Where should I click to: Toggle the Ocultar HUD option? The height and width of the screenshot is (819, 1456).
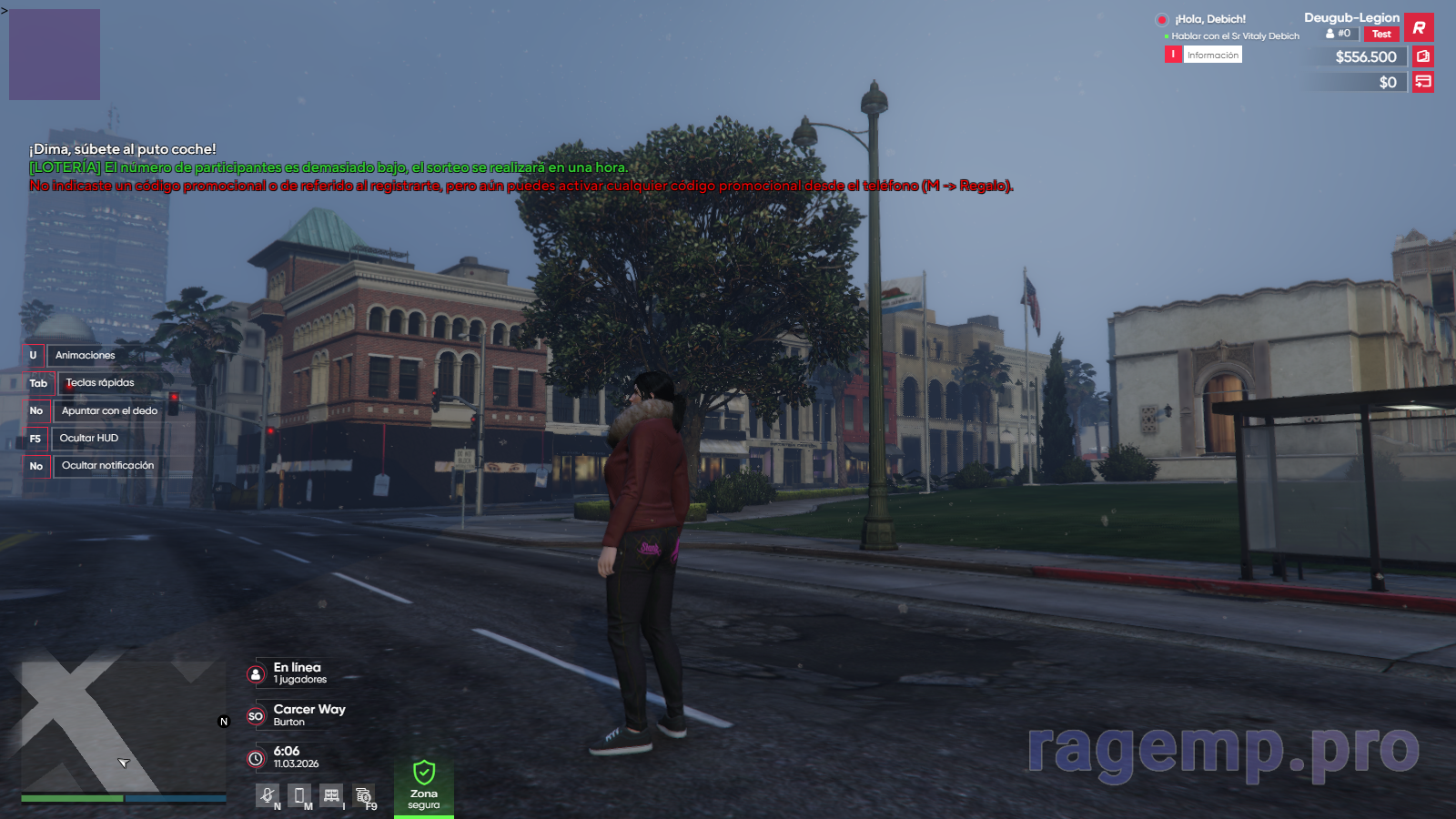88,438
